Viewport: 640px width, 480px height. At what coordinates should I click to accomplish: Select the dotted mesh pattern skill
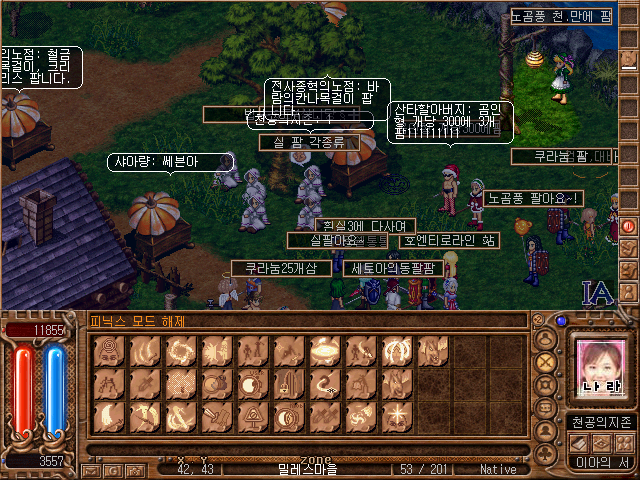[178, 383]
